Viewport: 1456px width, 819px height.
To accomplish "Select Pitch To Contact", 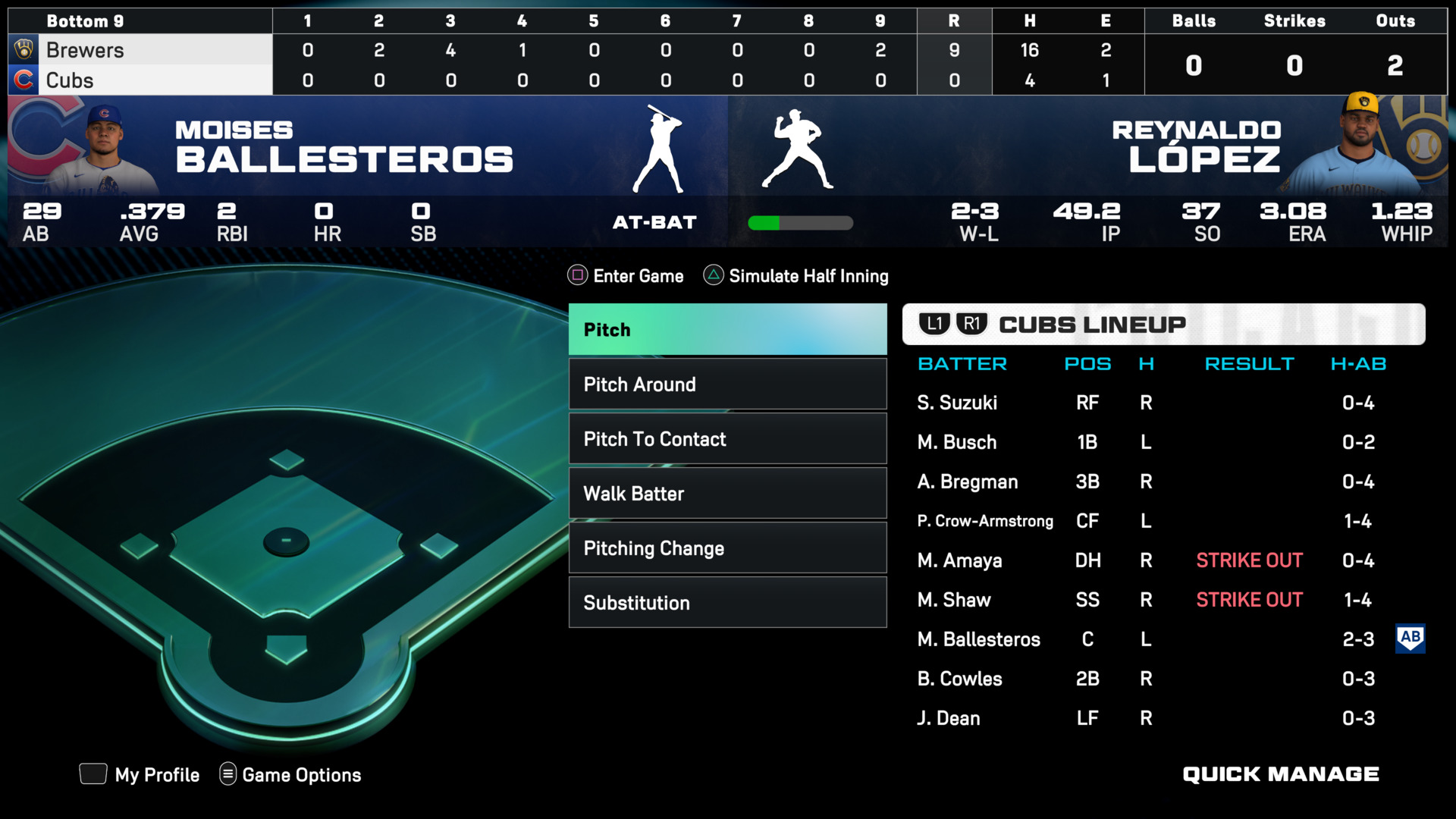I will pyautogui.click(x=727, y=439).
